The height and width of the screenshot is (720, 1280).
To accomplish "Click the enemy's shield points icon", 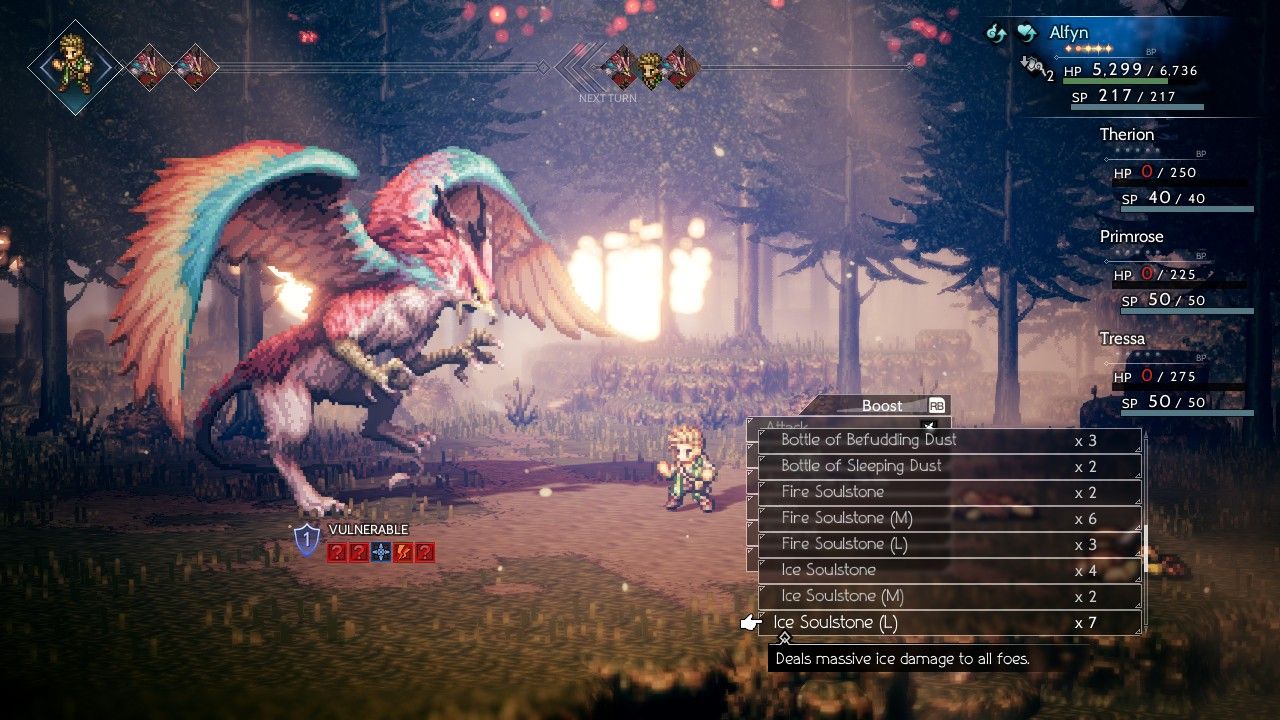I will click(307, 540).
